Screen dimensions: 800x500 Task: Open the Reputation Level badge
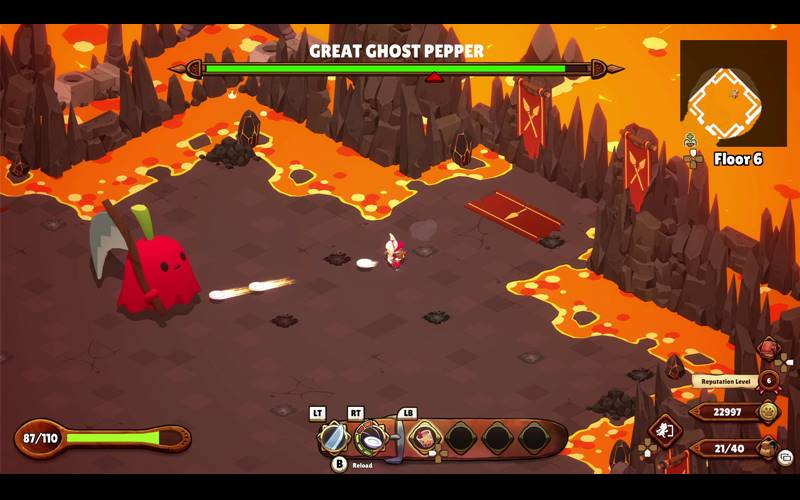768,380
